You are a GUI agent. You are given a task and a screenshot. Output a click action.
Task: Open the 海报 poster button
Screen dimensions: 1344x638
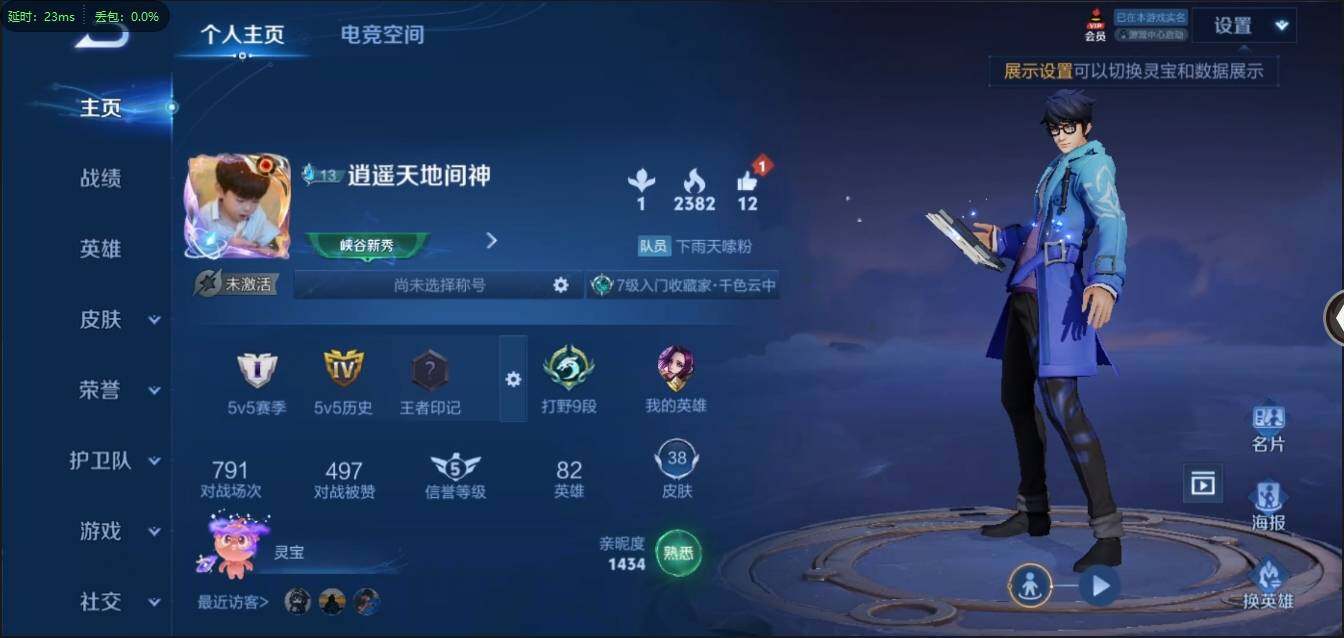click(x=1268, y=505)
